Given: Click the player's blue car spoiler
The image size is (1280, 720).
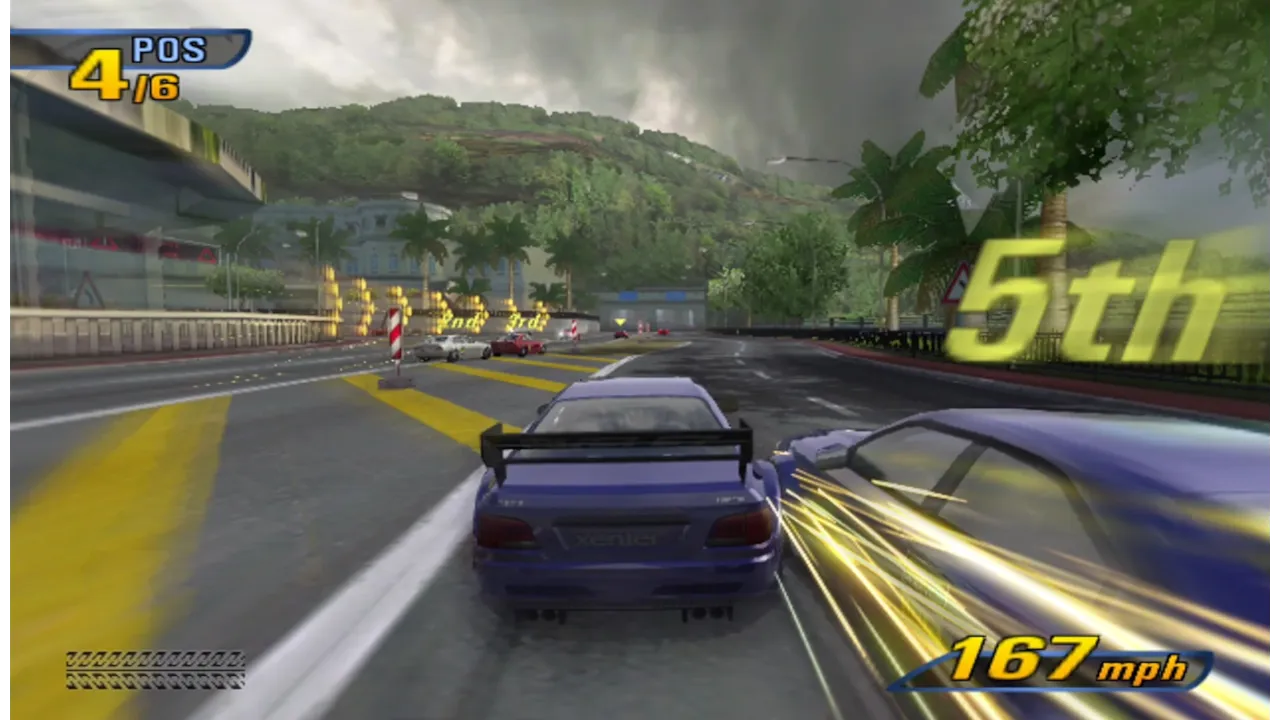Looking at the screenshot, I should click(x=615, y=445).
